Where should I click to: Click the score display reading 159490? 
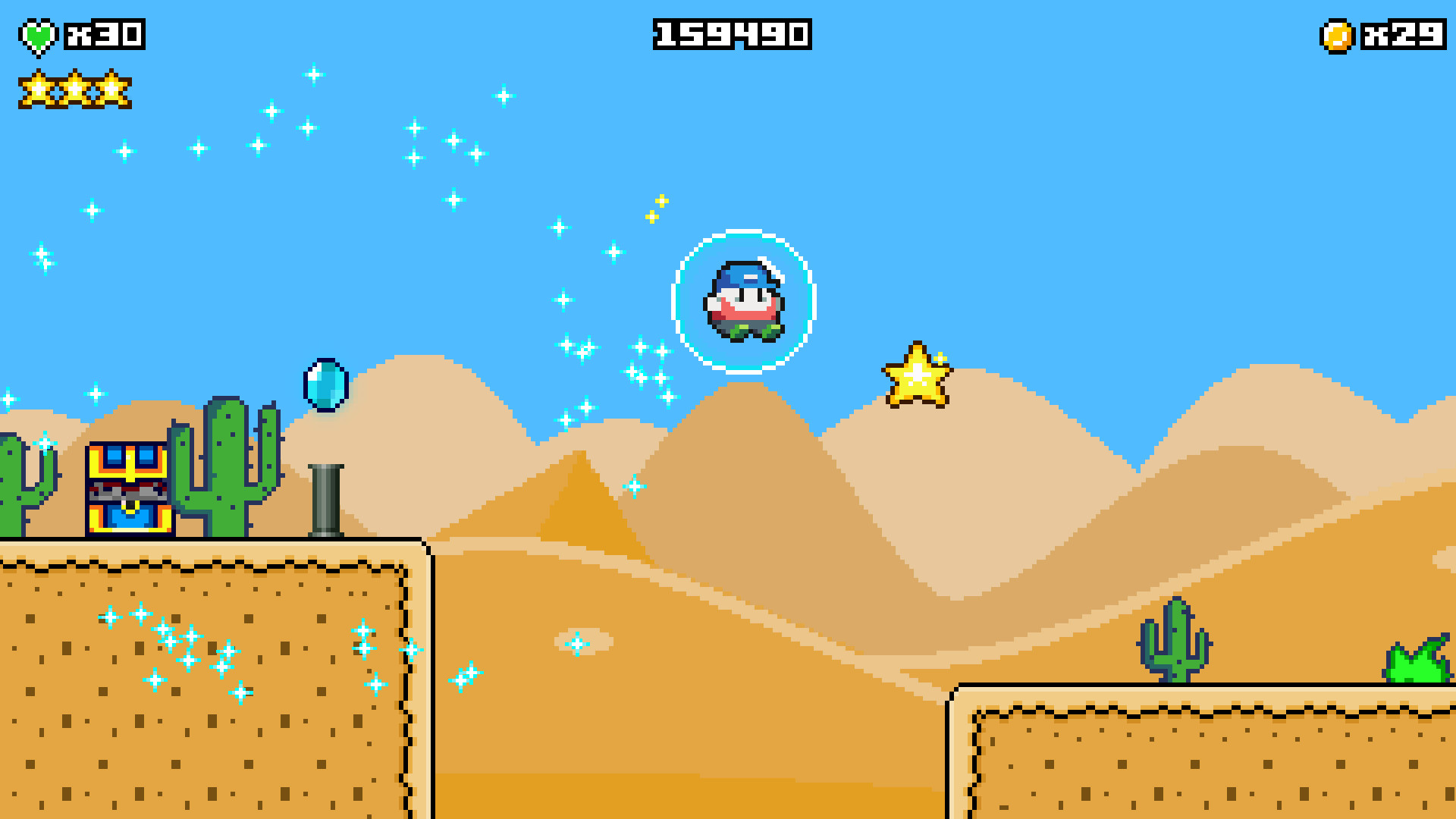point(730,34)
